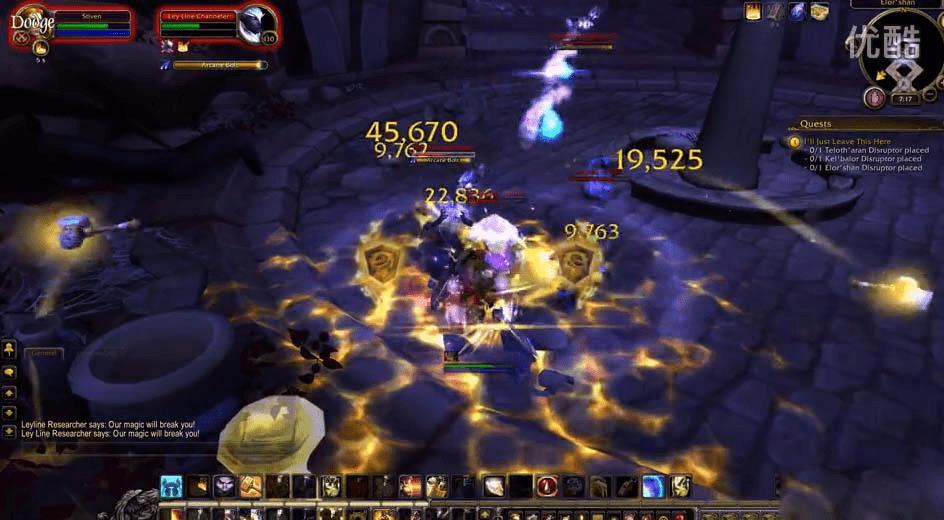This screenshot has width=944, height=520.
Task: Open the chat menu speech bubble button
Action: [x=9, y=371]
